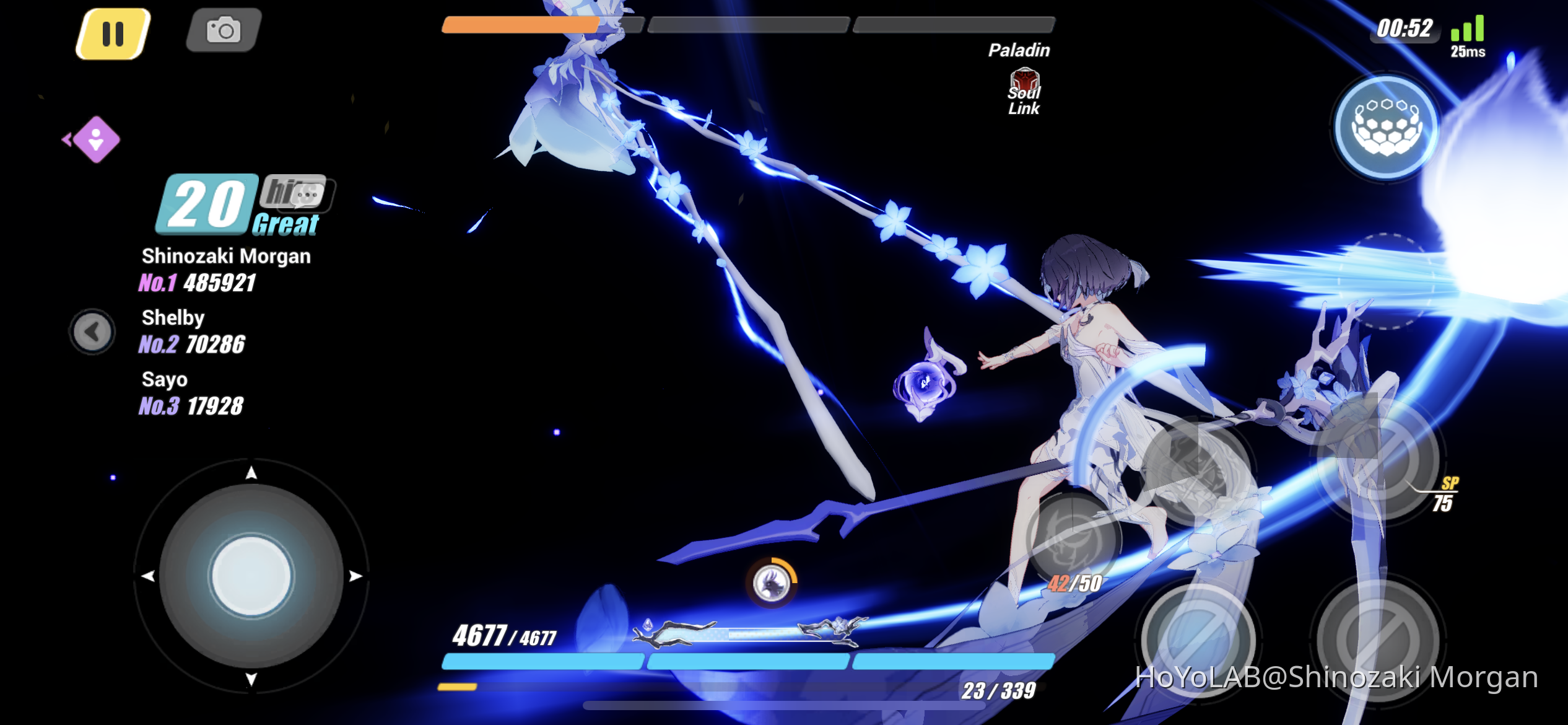Open the in-game camera tool
Image resolution: width=1568 pixels, height=725 pixels.
pyautogui.click(x=224, y=30)
